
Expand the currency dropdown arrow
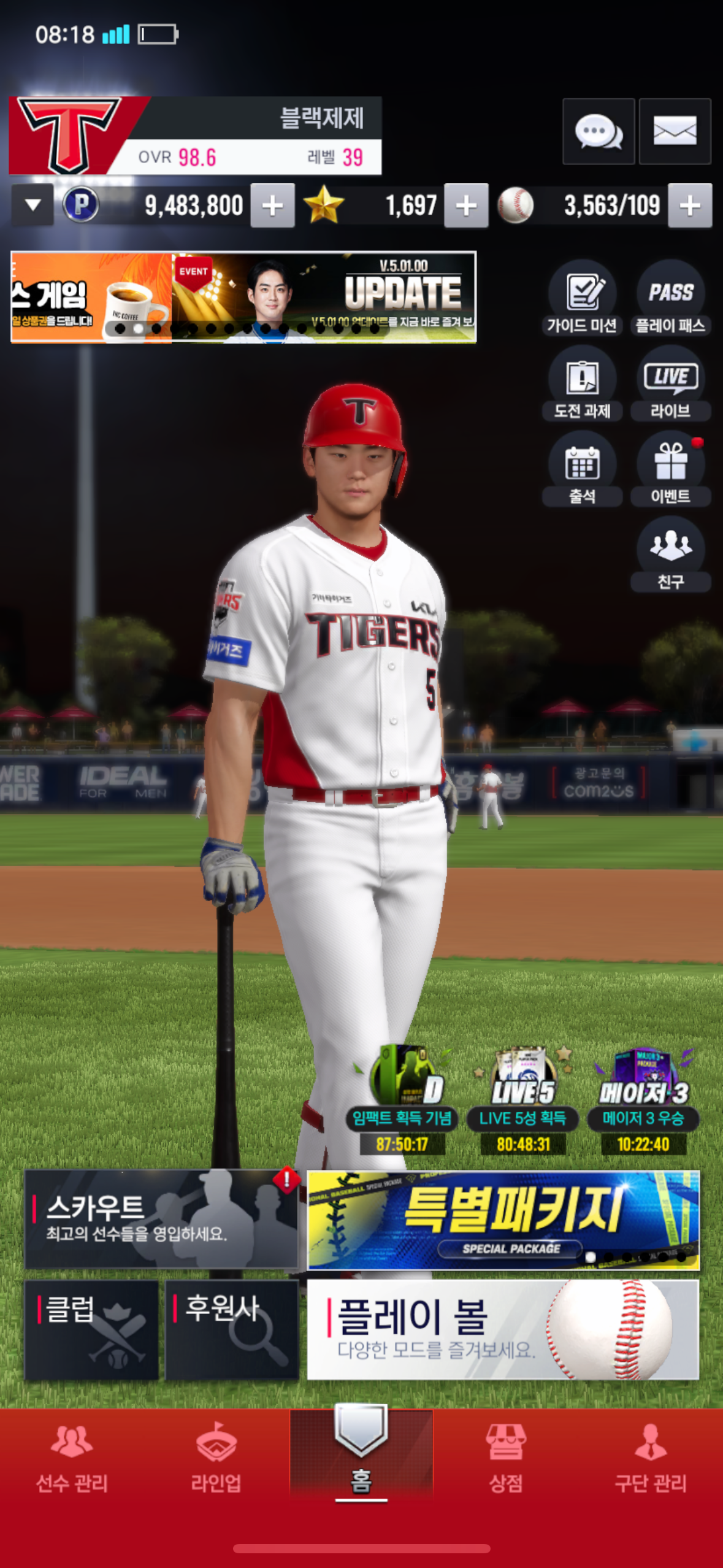coord(33,205)
